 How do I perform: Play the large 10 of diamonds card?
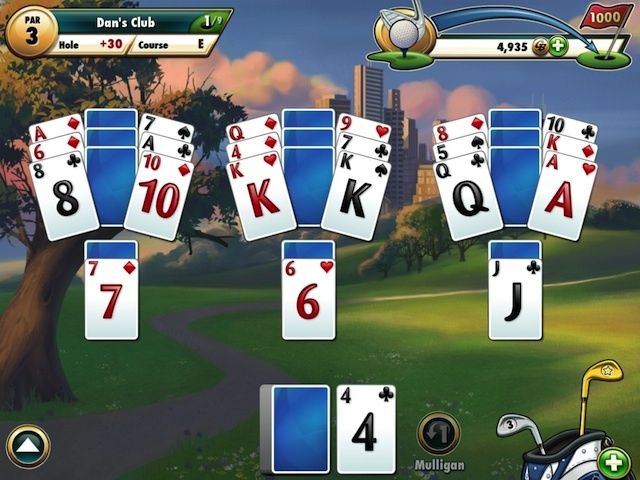point(159,202)
